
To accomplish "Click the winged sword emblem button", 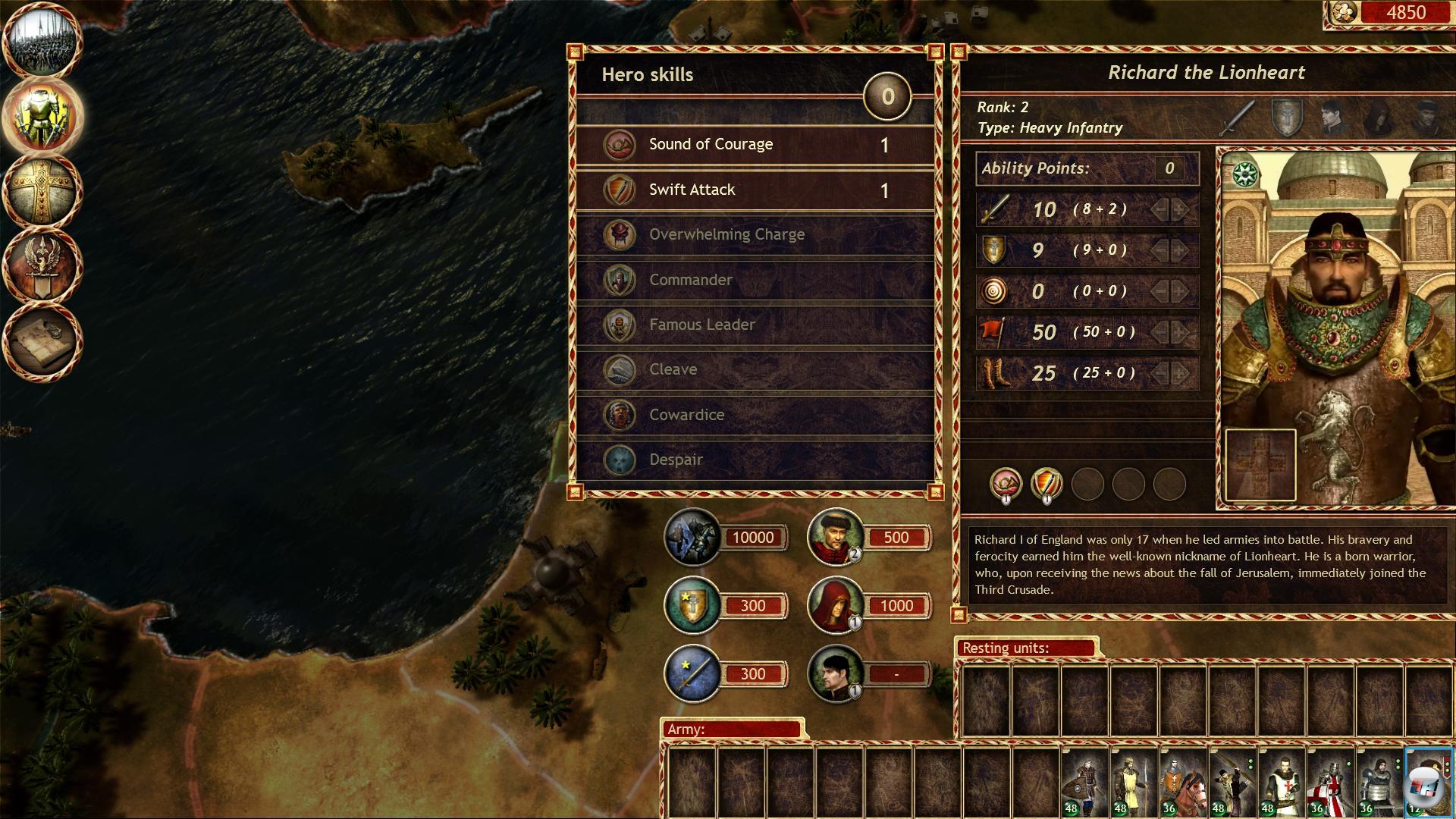I will click(42, 264).
